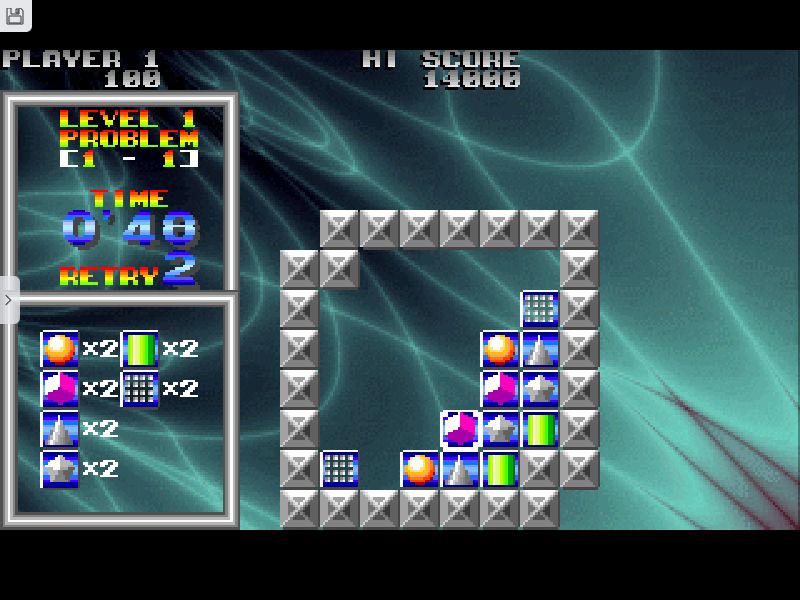This screenshot has width=800, height=600.
Task: Expand the side panel arrow handle
Action: [8, 300]
